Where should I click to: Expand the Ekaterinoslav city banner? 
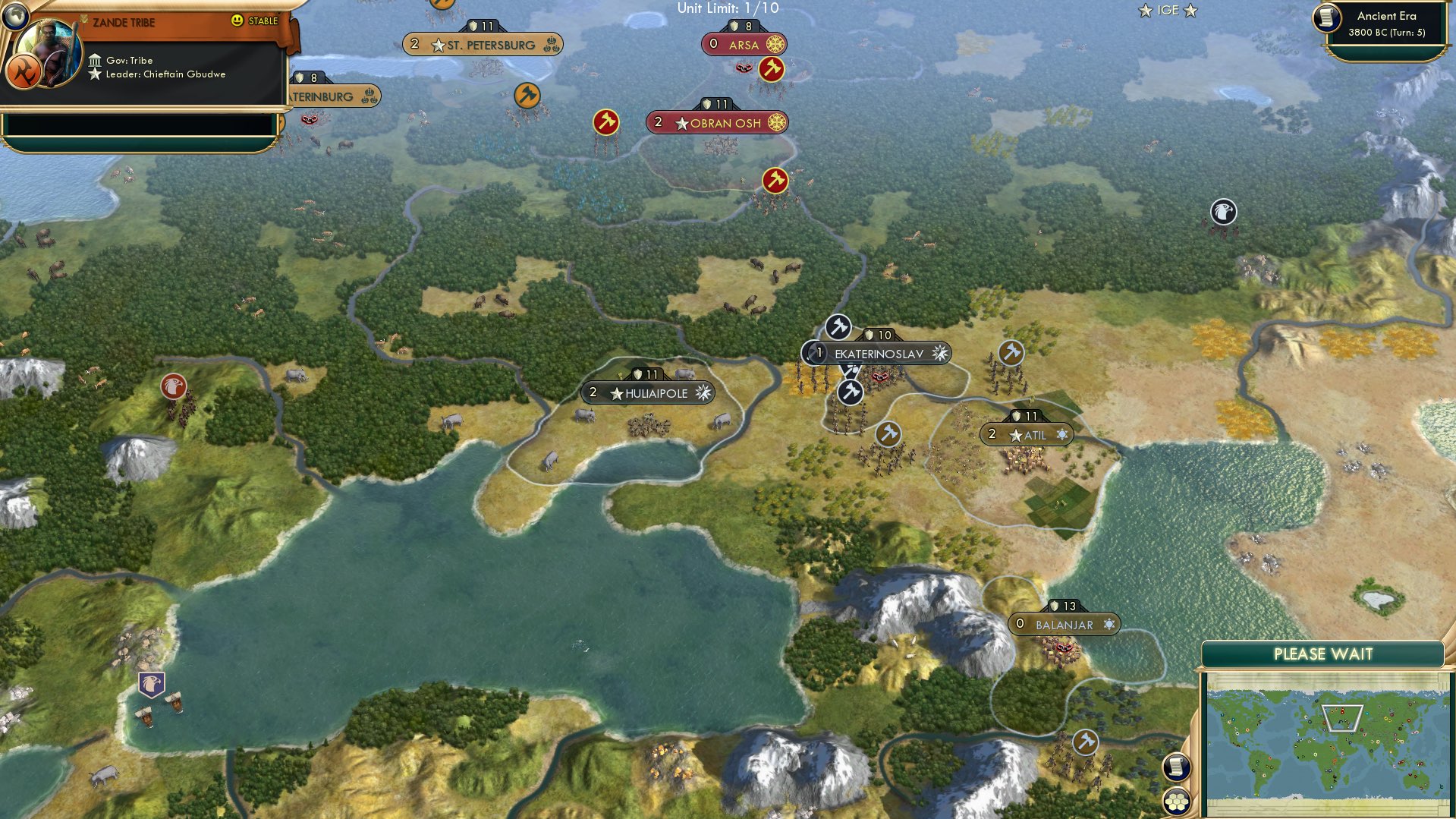[x=878, y=352]
